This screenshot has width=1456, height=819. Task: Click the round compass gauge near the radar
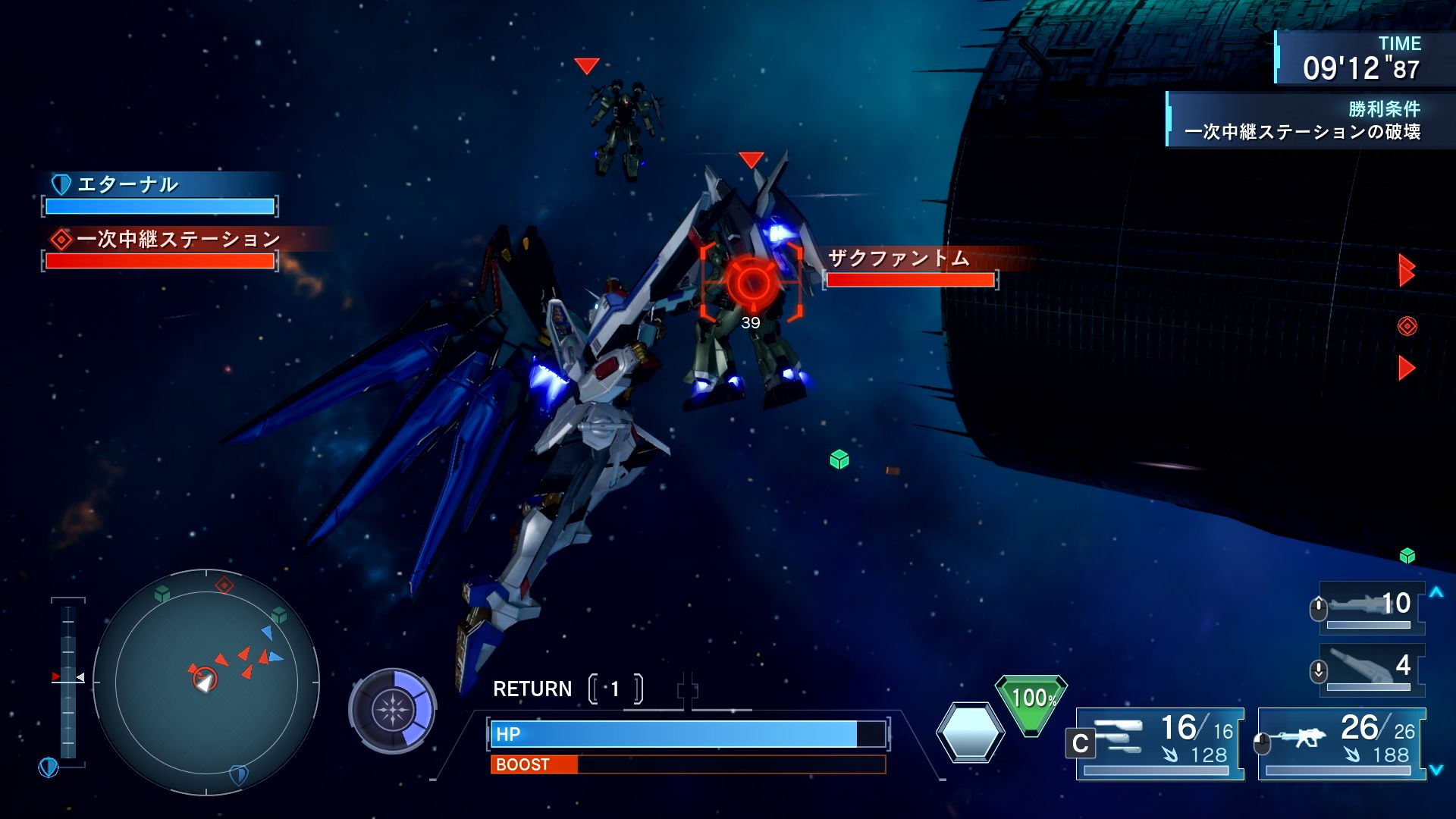tap(392, 711)
